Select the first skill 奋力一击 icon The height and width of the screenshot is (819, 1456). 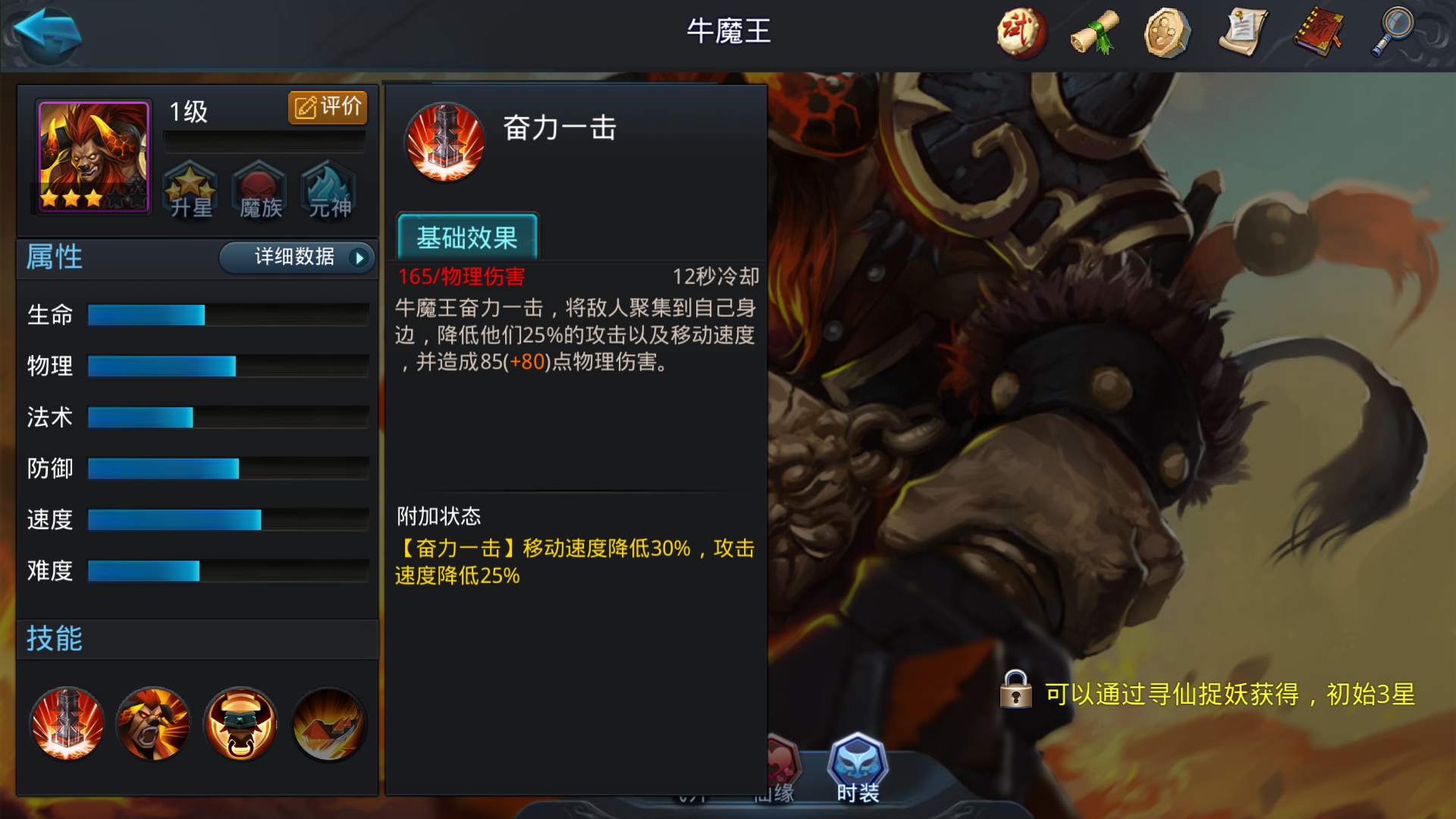click(x=67, y=724)
